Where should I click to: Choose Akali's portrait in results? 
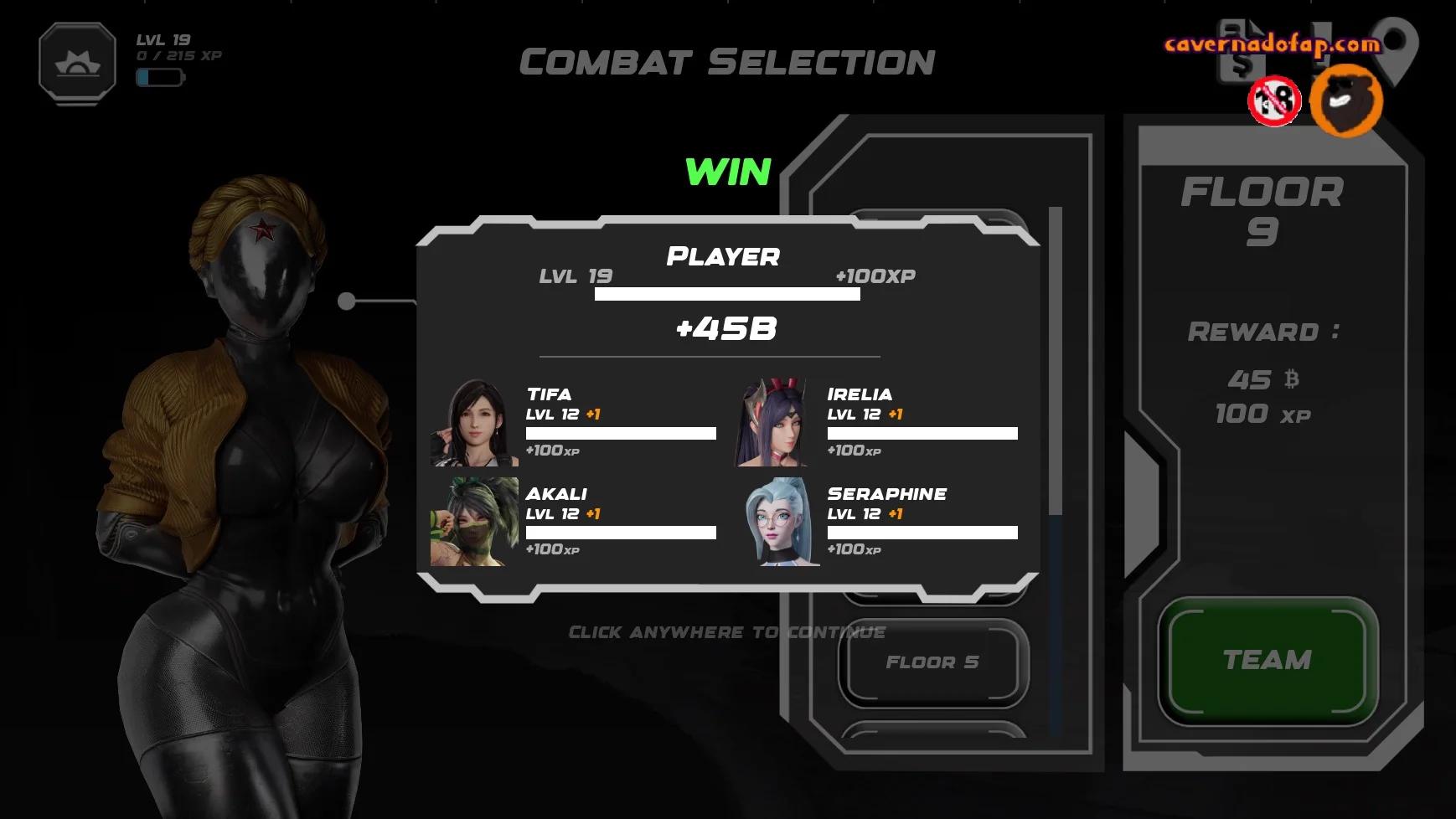coord(474,522)
